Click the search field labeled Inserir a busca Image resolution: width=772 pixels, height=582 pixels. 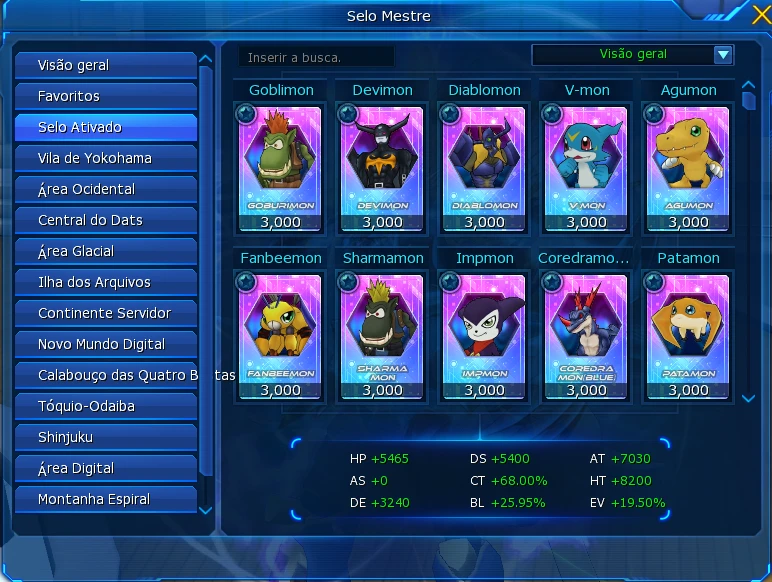point(317,57)
